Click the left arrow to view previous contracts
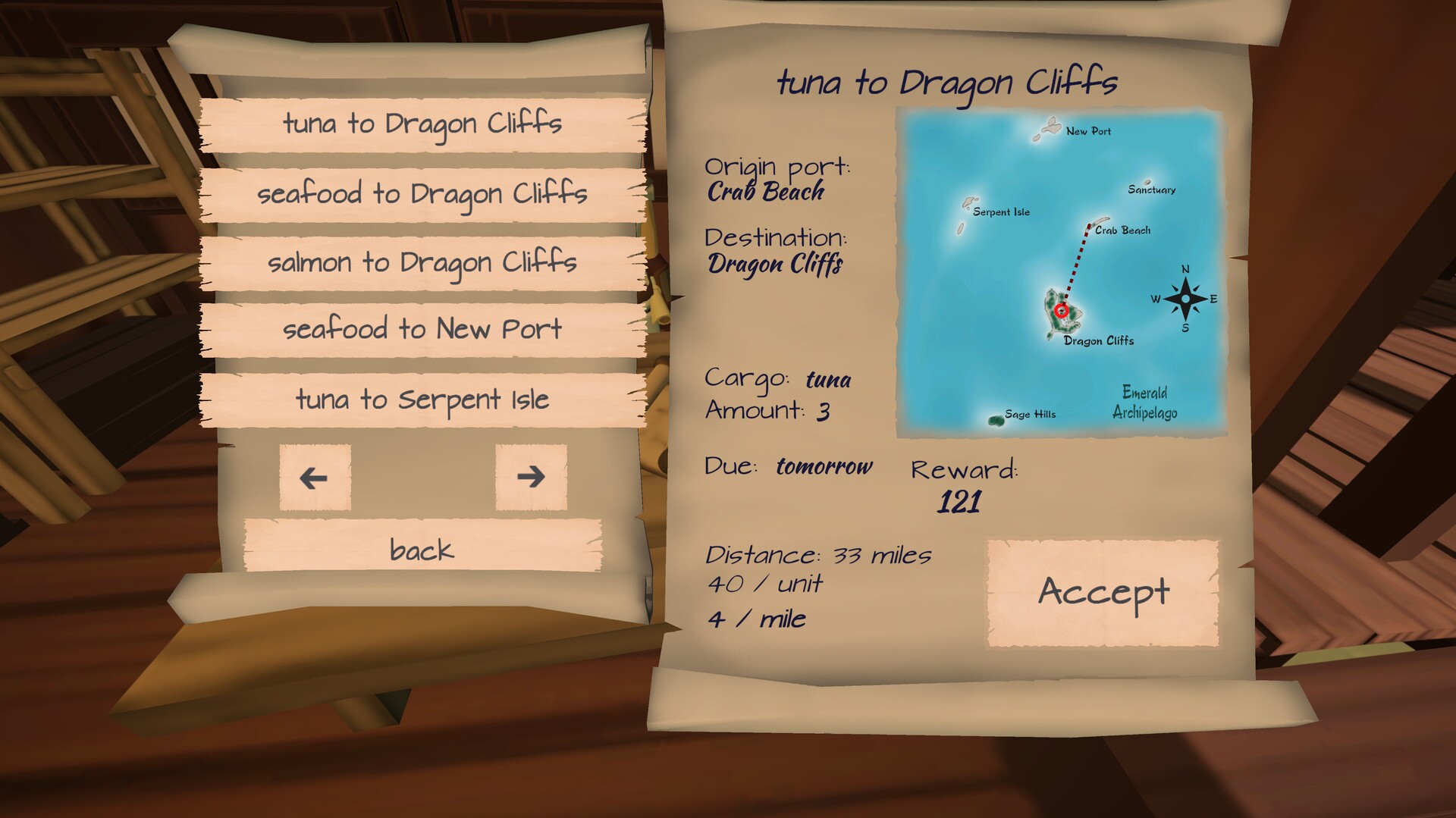1456x818 pixels. [314, 478]
